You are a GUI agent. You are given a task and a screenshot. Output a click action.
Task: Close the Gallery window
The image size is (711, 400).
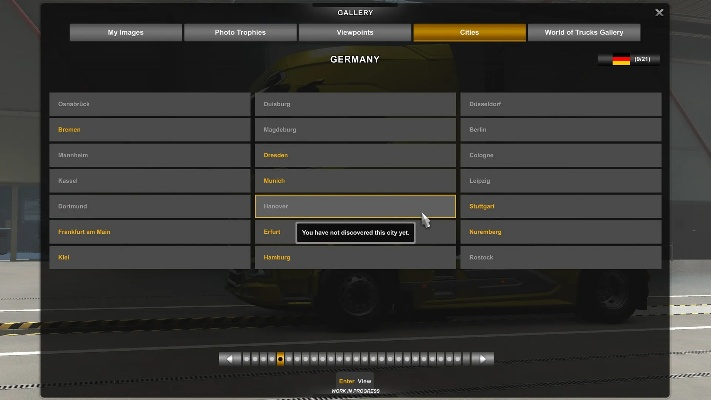(659, 13)
